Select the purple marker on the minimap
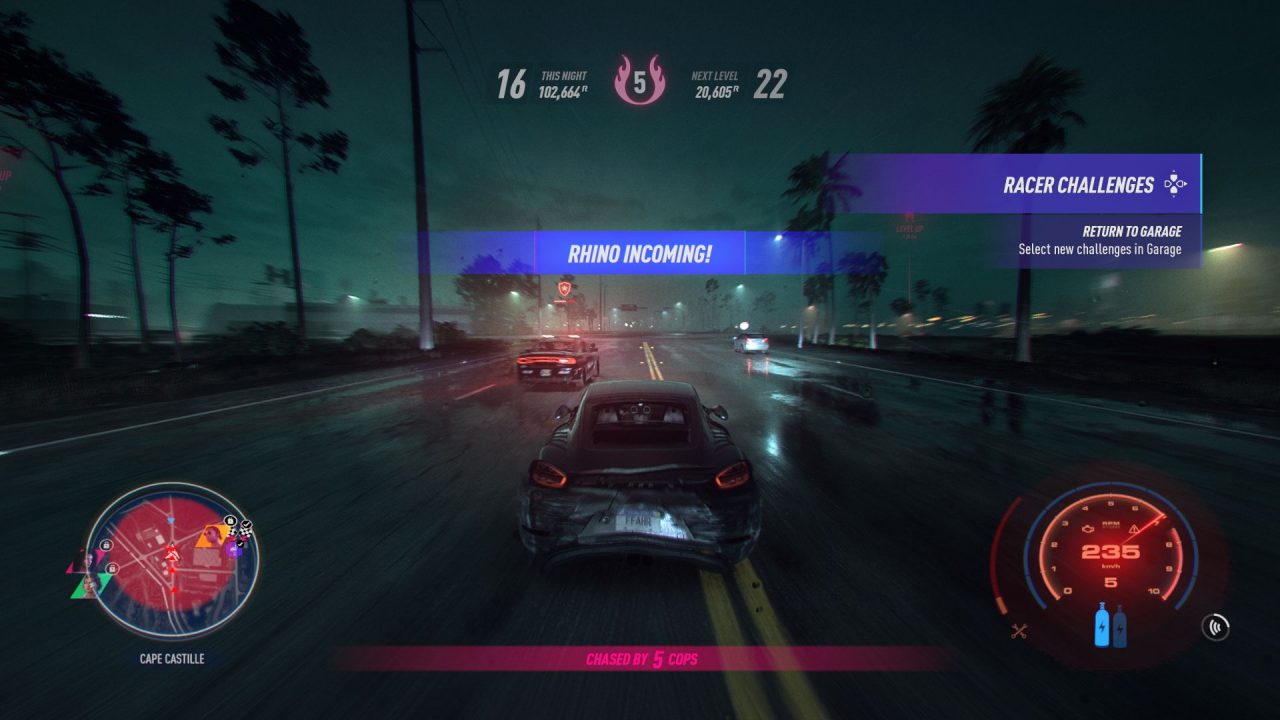 tap(235, 549)
